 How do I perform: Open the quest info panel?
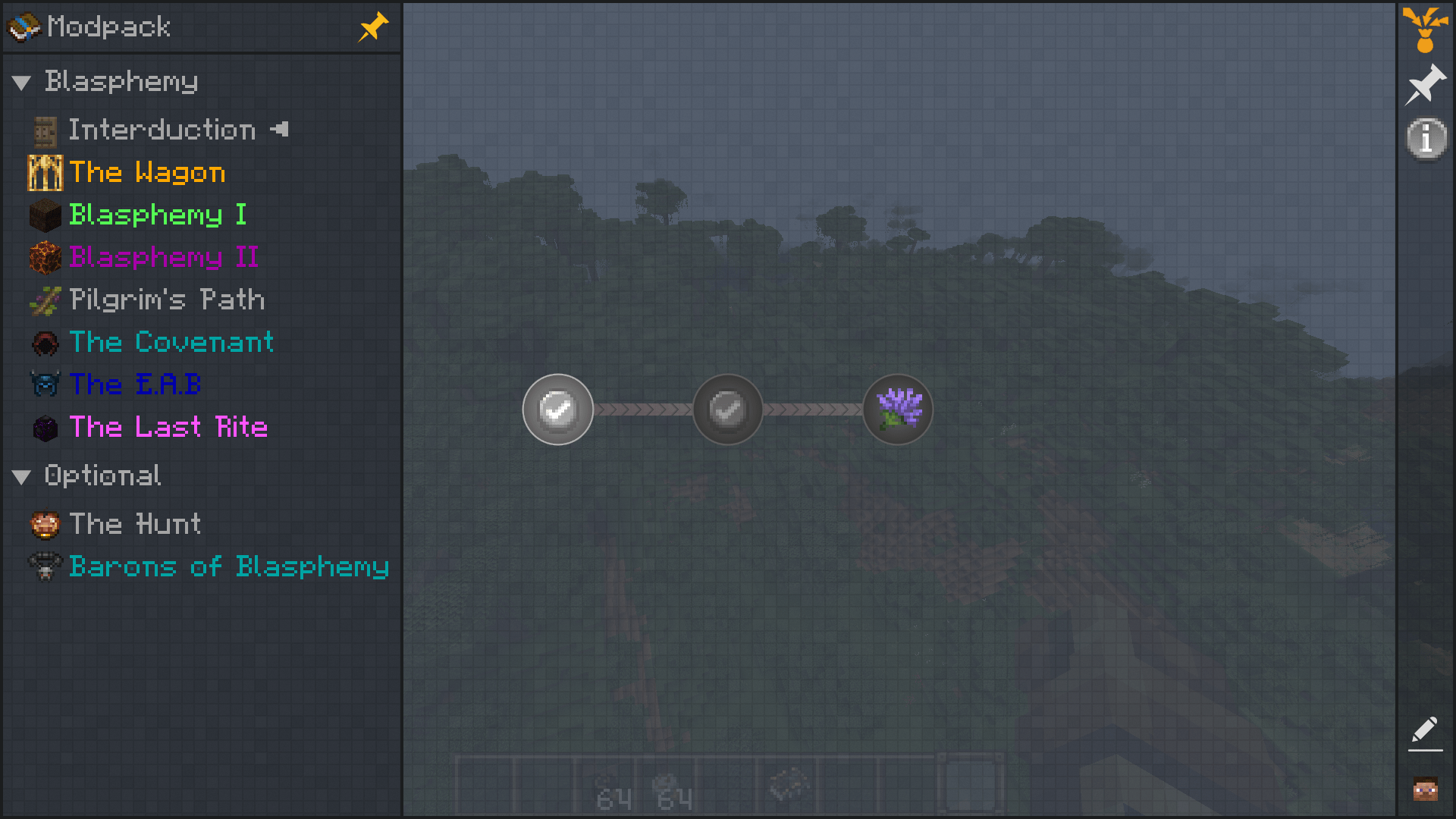pyautogui.click(x=1424, y=138)
